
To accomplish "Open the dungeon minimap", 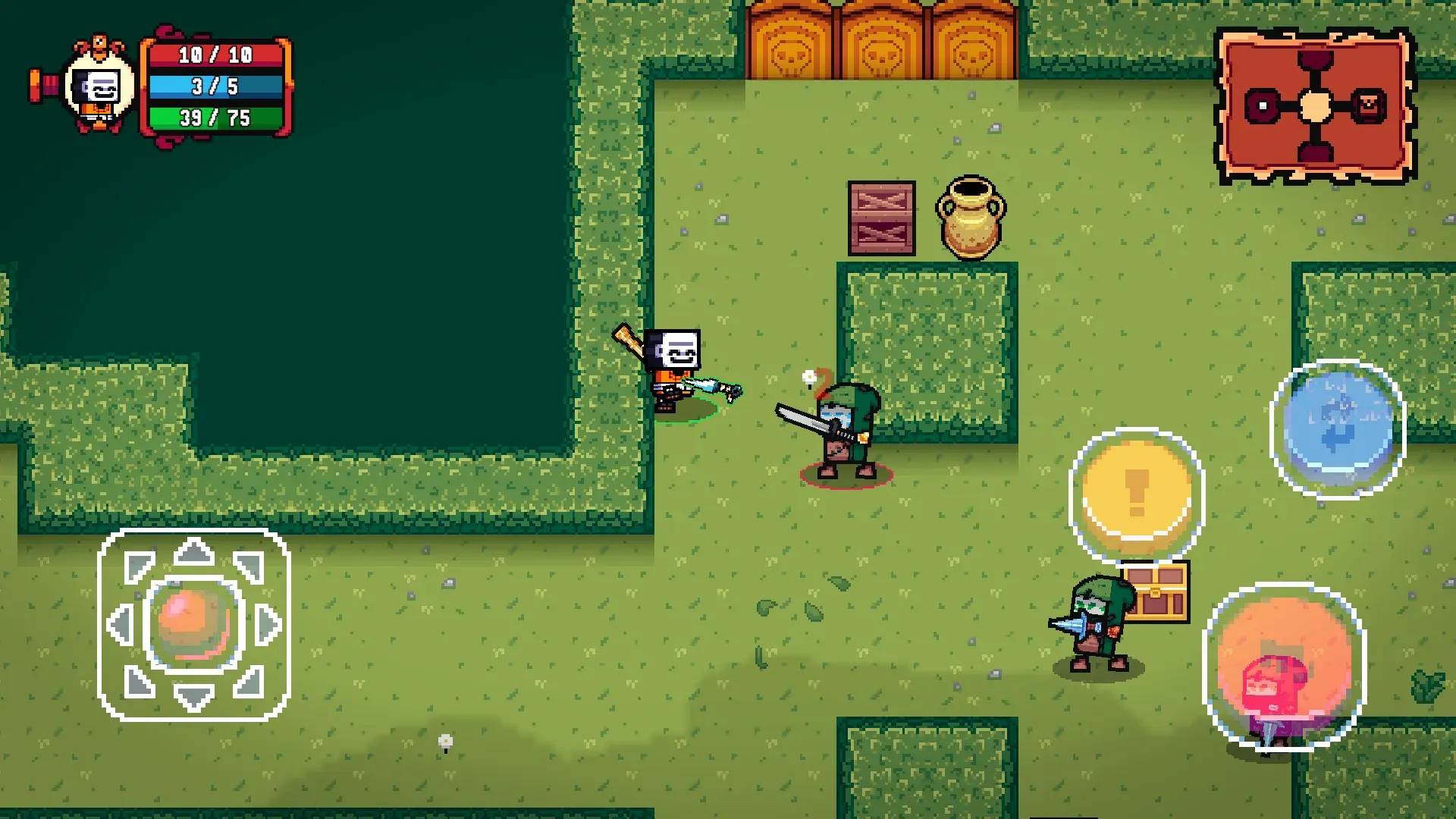I will [x=1316, y=106].
